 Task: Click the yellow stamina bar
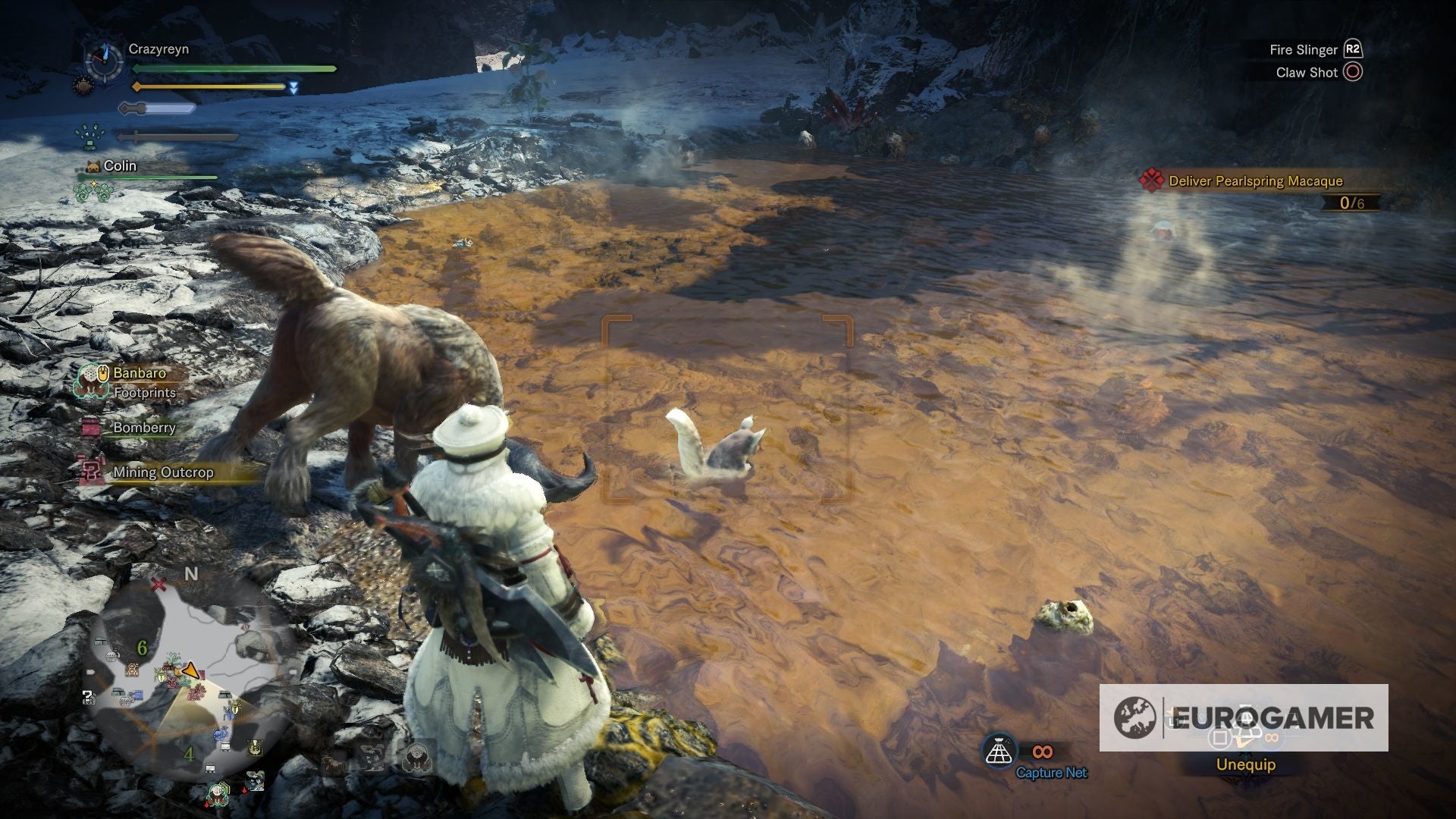point(208,86)
